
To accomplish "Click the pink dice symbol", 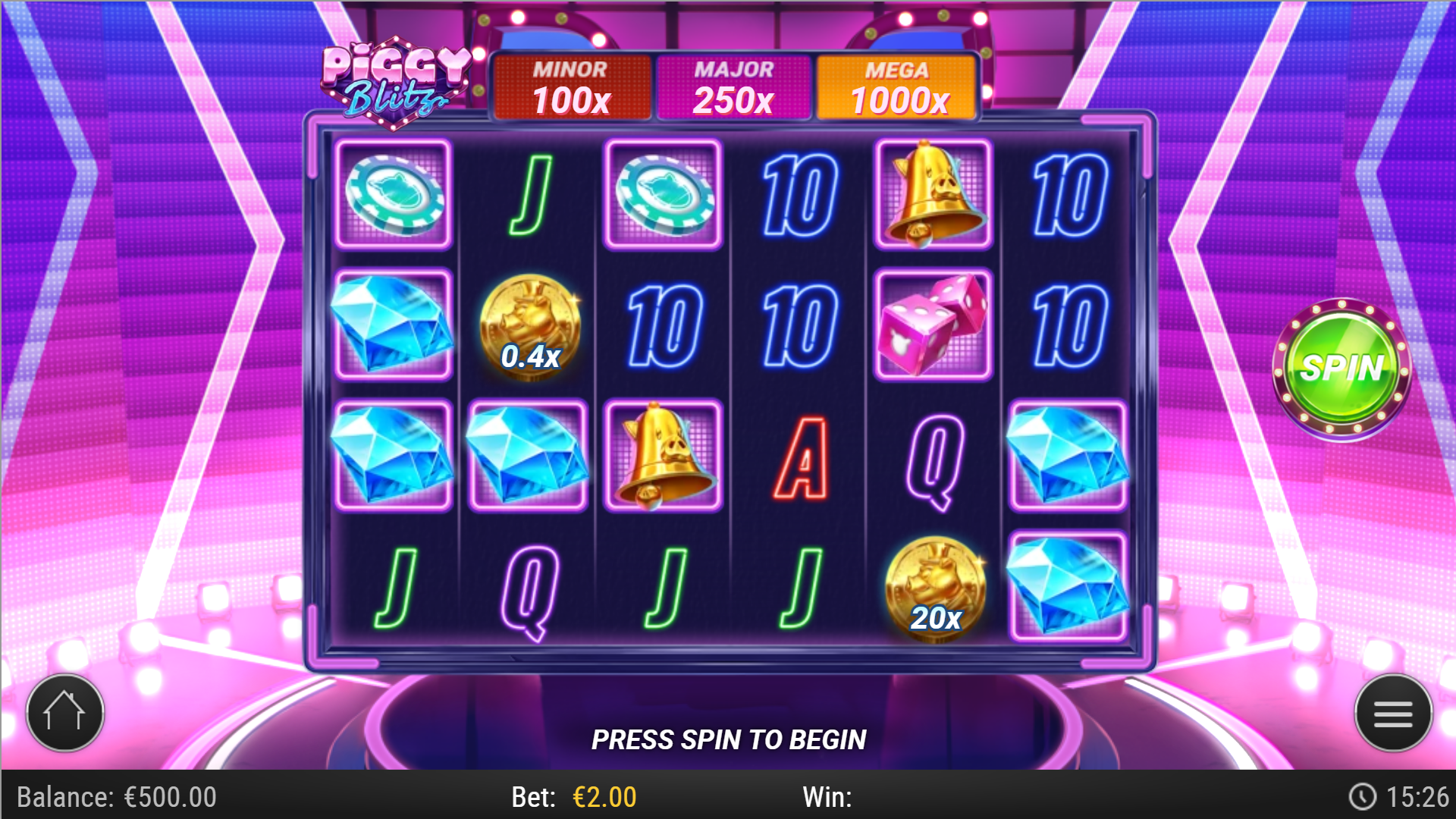I will [x=932, y=326].
